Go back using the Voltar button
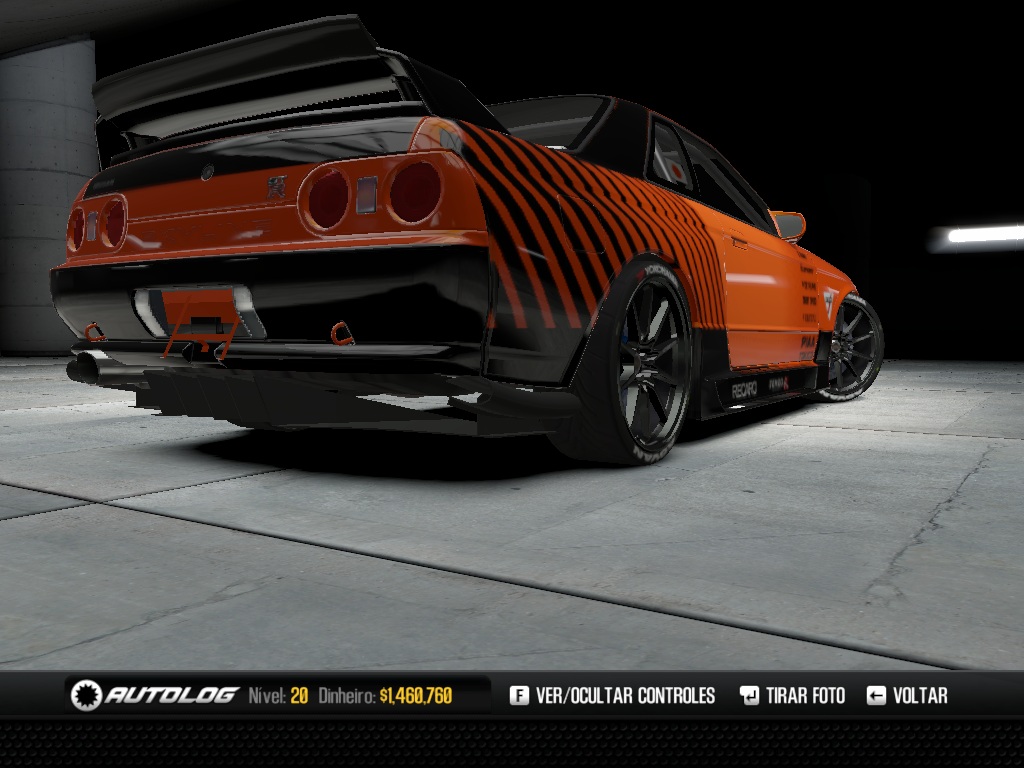The width and height of the screenshot is (1024, 768). click(x=907, y=695)
